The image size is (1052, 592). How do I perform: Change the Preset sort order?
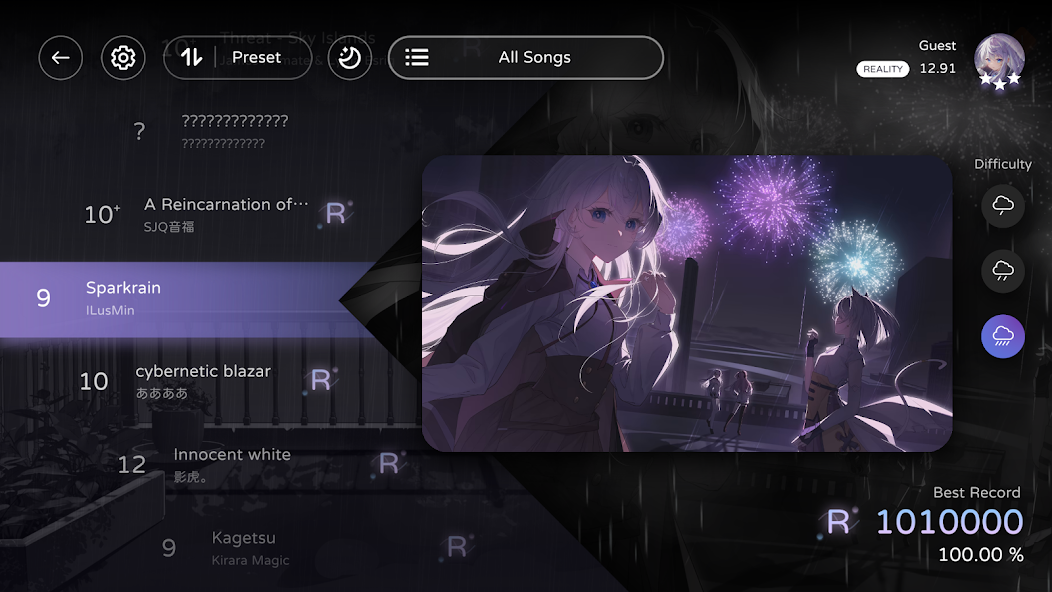pyautogui.click(x=237, y=58)
